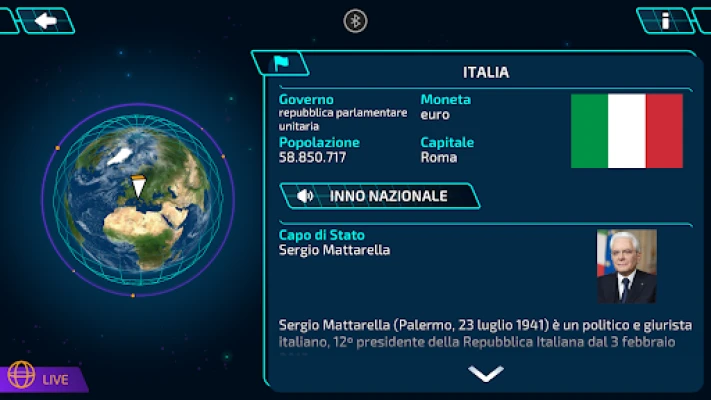The height and width of the screenshot is (400, 711).
Task: Select the flag tab
Action: [x=279, y=63]
